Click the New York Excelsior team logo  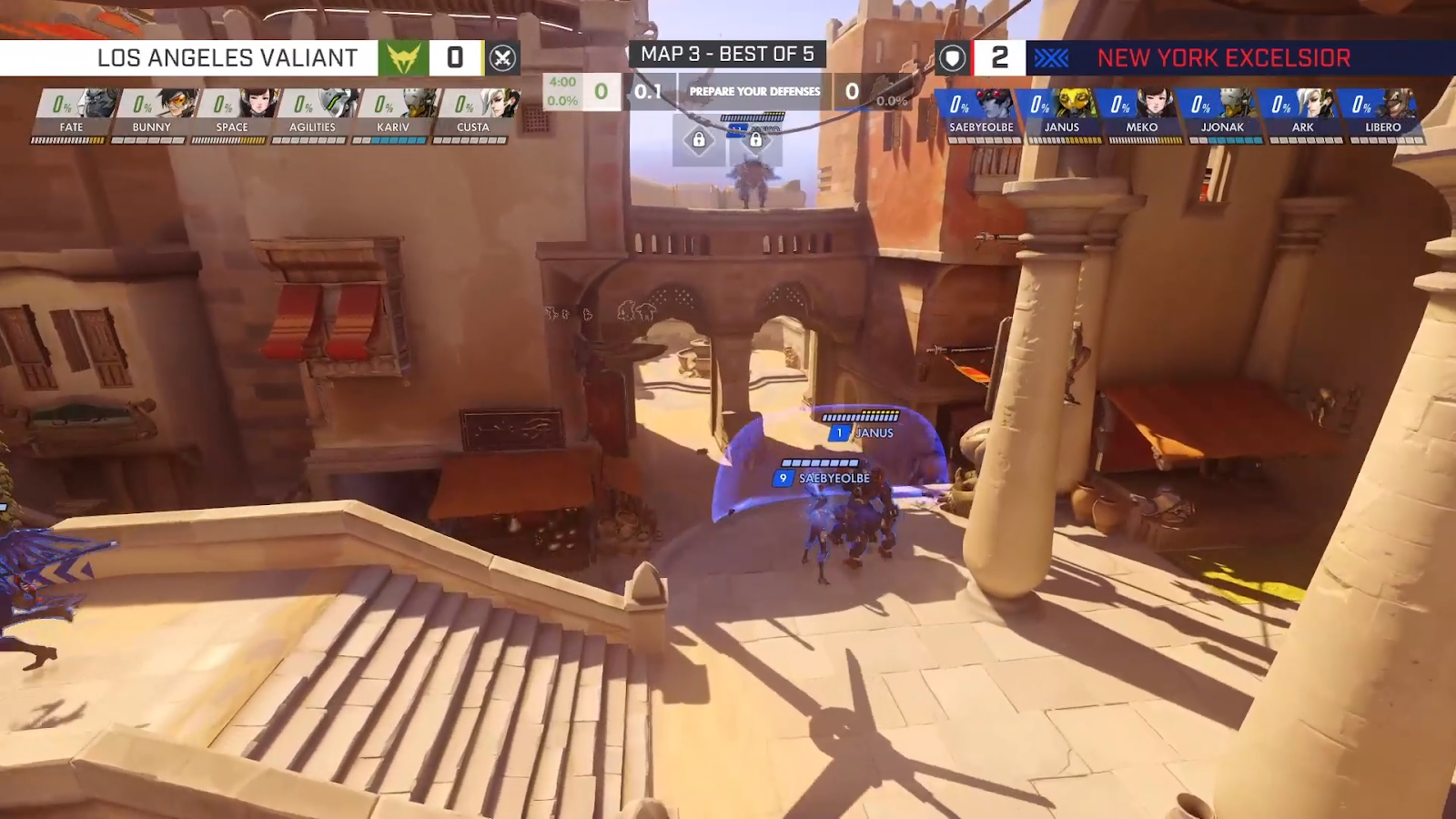[1051, 58]
